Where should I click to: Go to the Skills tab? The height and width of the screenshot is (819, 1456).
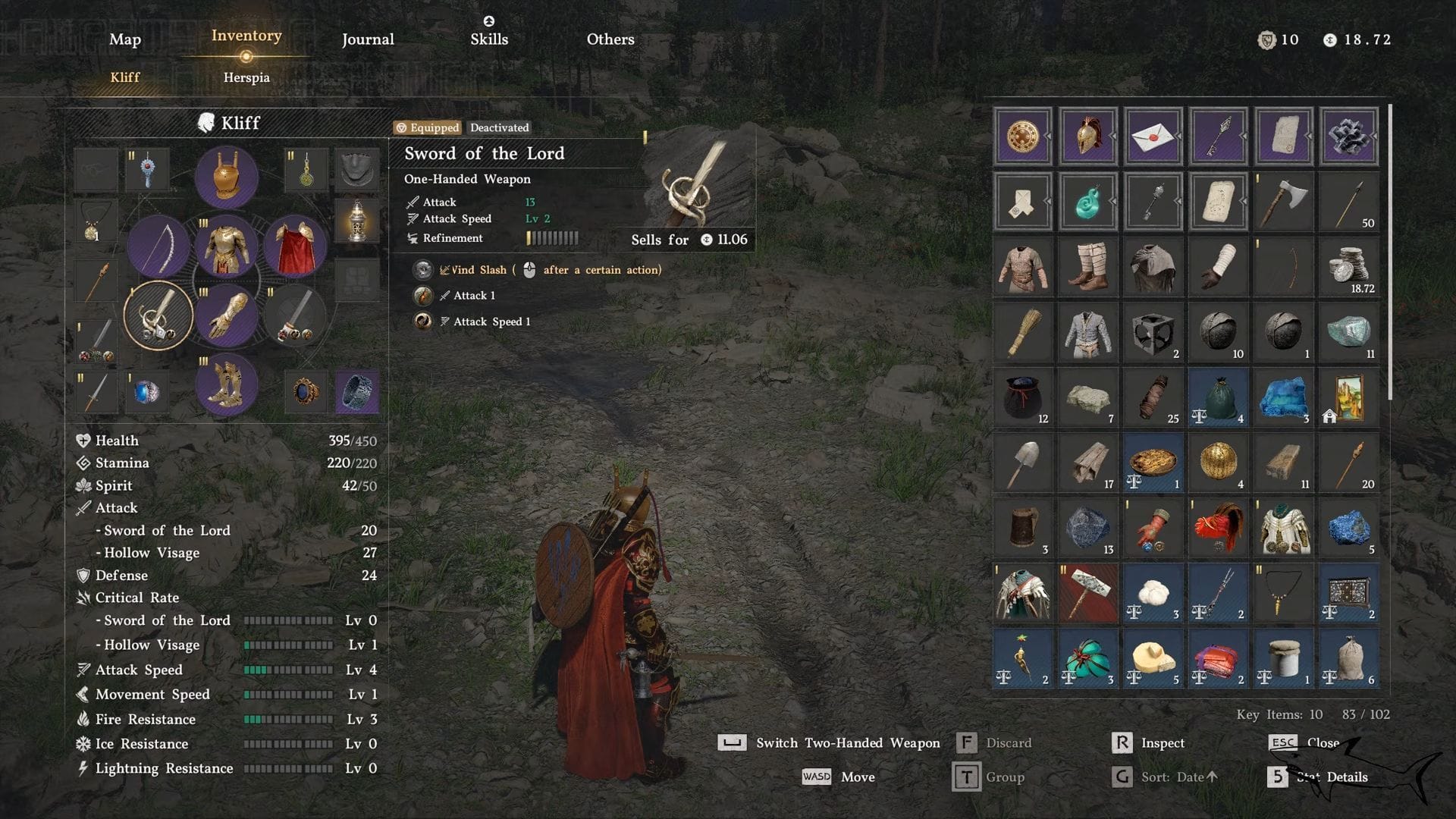pos(489,39)
